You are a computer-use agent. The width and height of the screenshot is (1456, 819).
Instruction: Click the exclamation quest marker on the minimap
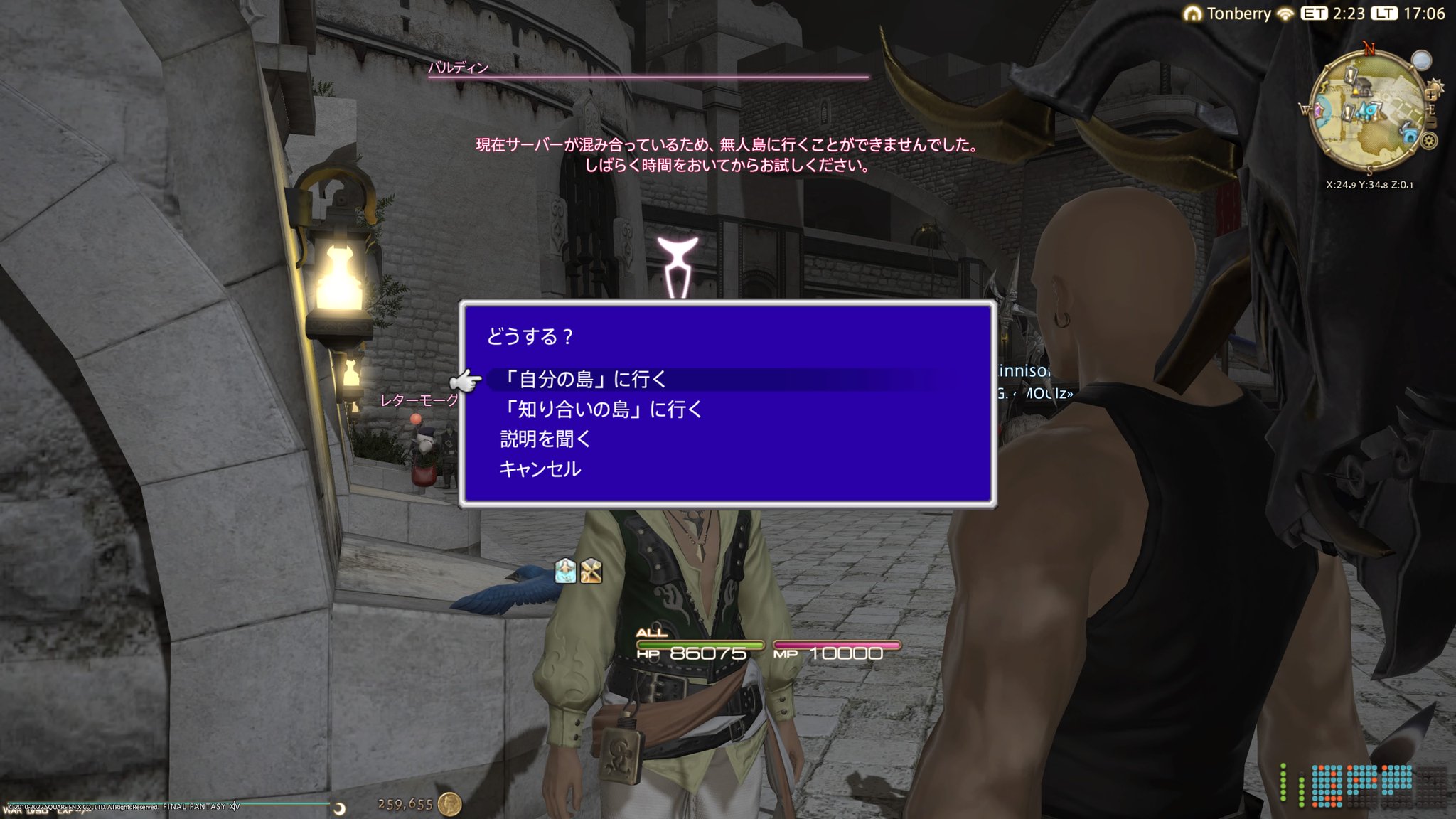click(x=1351, y=75)
